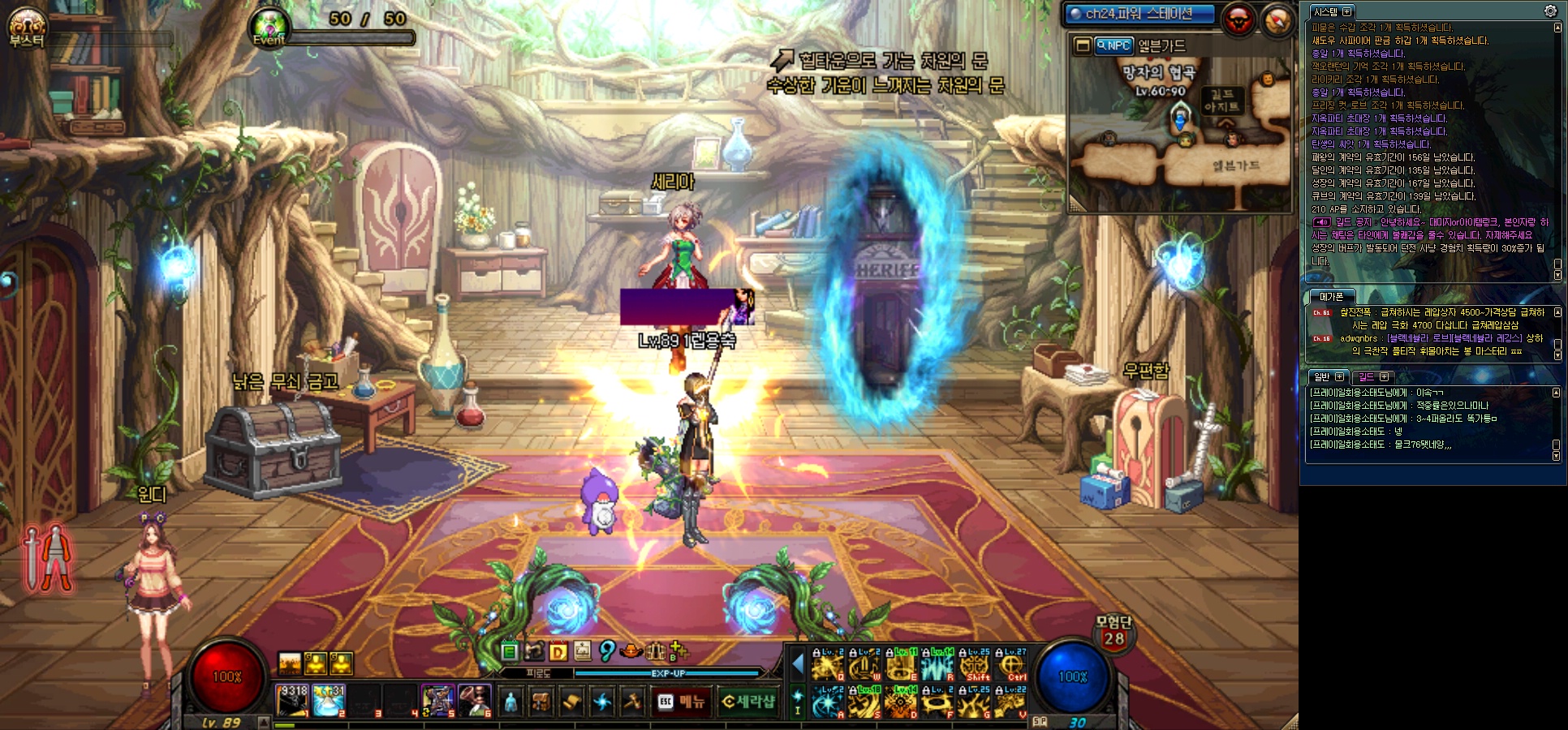Open the 세라샵 cash shop
The image size is (1568, 730).
(x=748, y=702)
